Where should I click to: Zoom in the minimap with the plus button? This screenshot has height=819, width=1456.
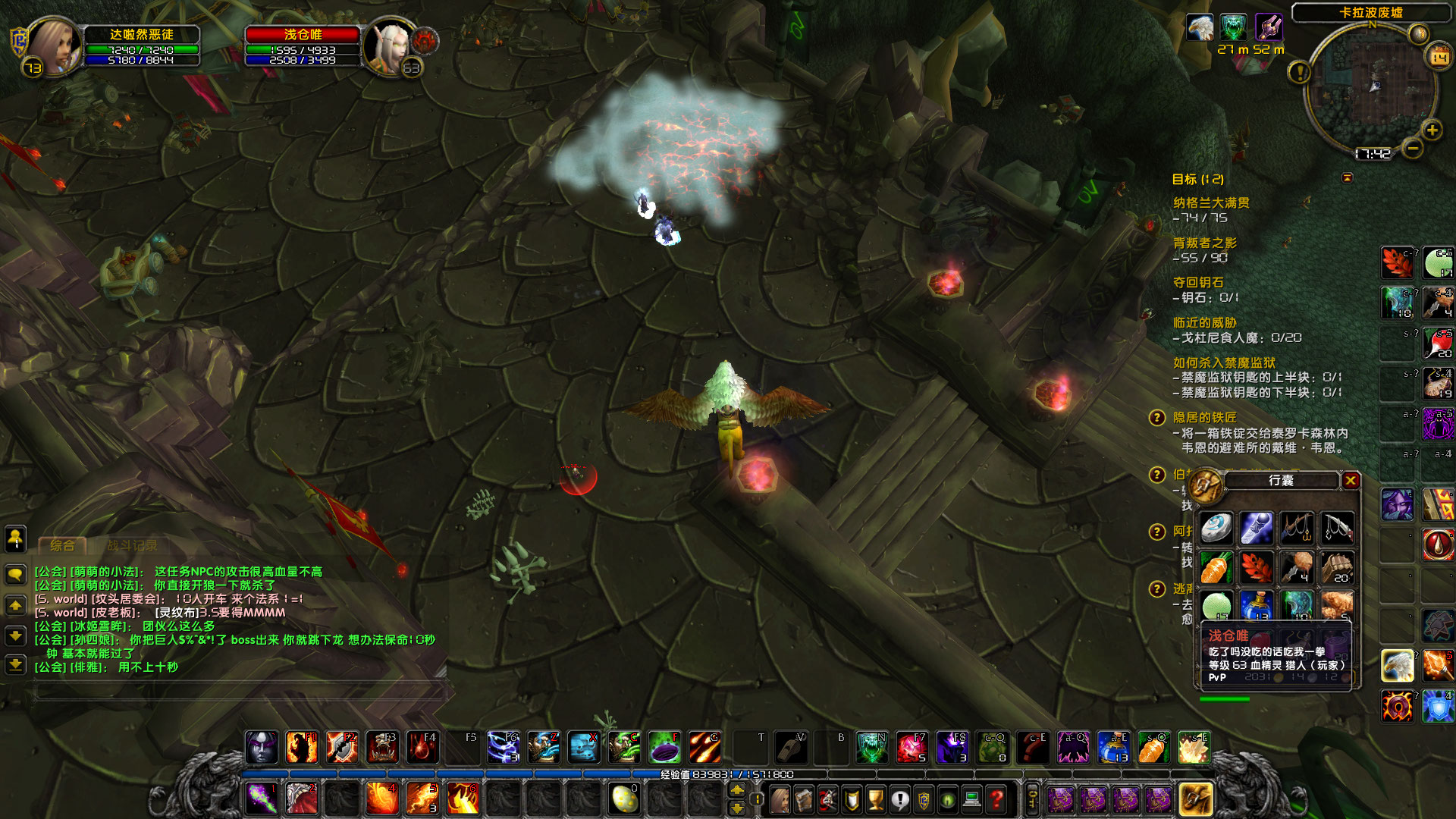(x=1433, y=129)
